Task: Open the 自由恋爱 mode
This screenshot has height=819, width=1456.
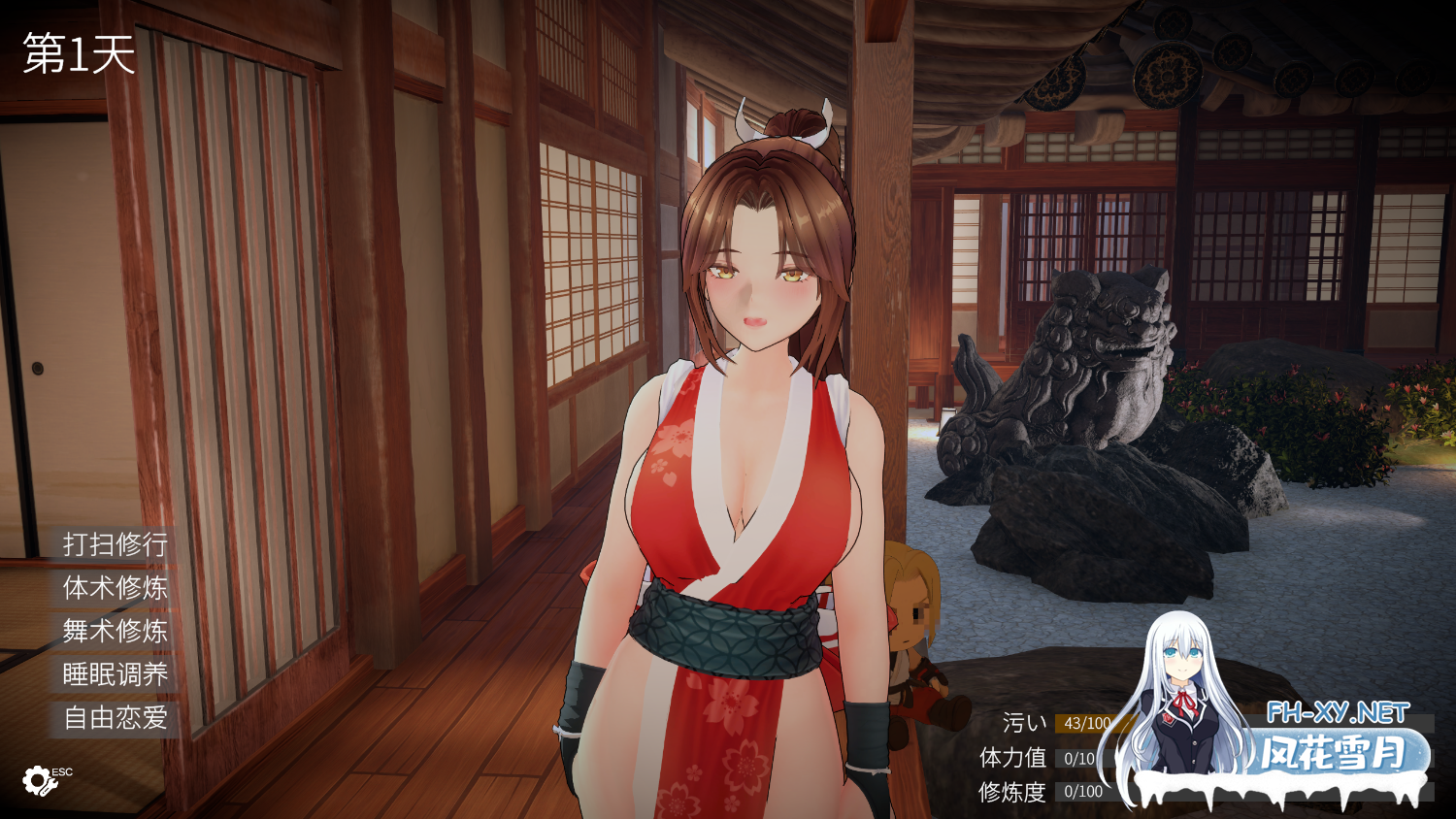Action: (115, 718)
